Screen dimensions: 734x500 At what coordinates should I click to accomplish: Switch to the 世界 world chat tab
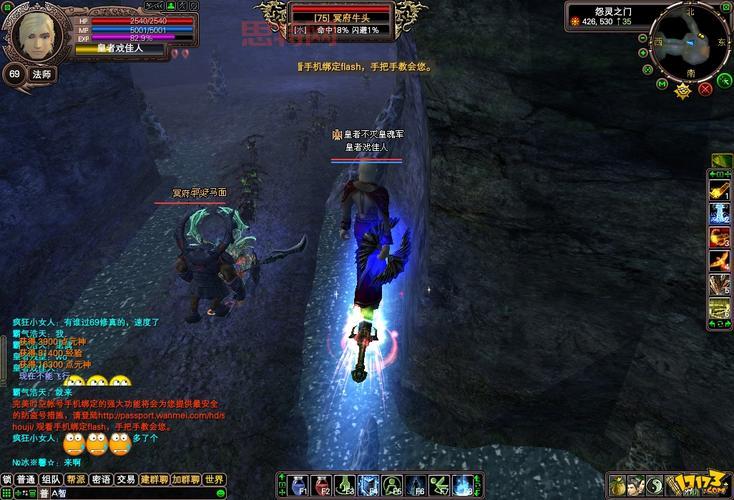(213, 480)
